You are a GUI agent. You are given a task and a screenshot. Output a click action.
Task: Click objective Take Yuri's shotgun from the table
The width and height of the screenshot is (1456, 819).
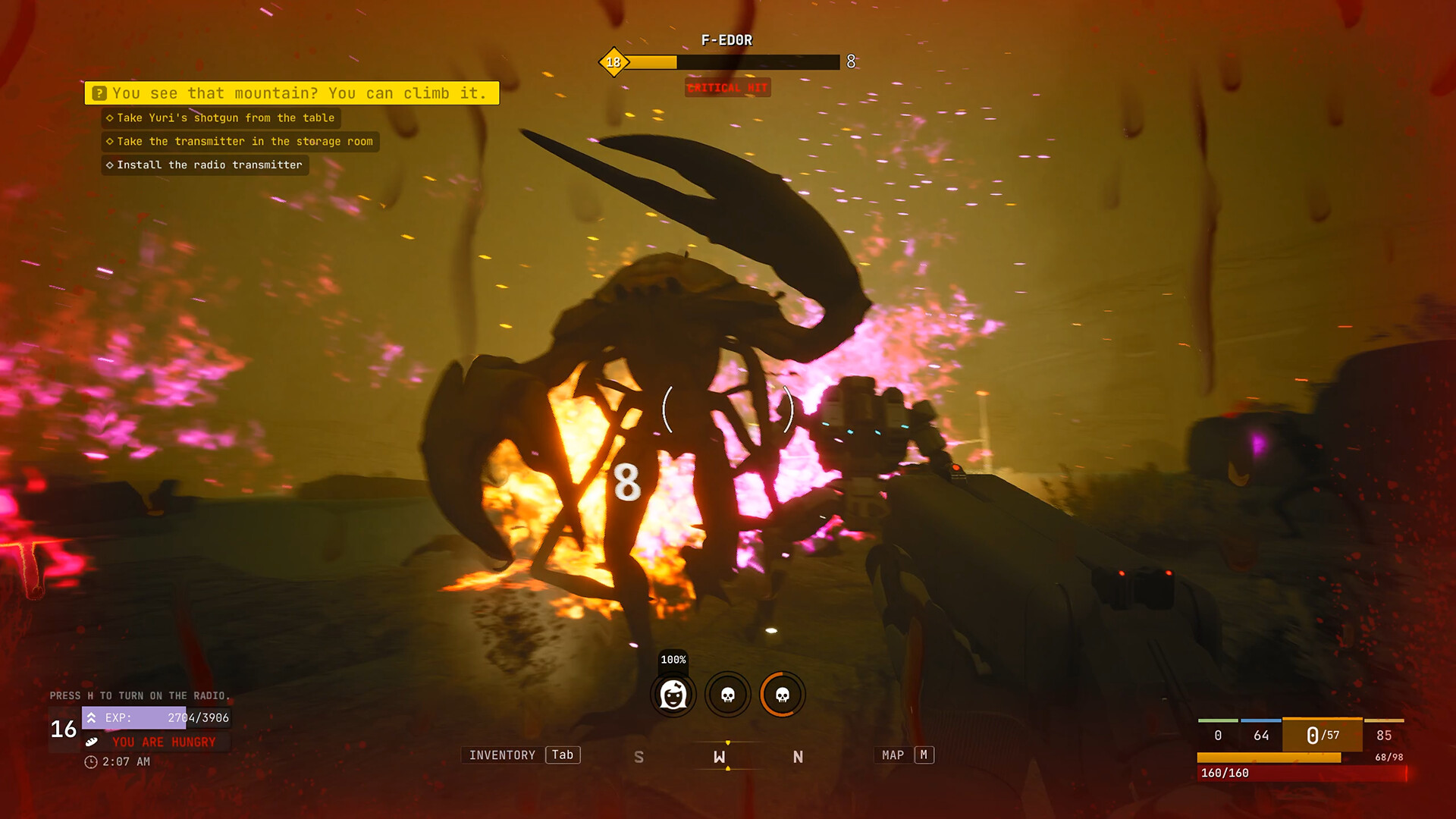221,118
